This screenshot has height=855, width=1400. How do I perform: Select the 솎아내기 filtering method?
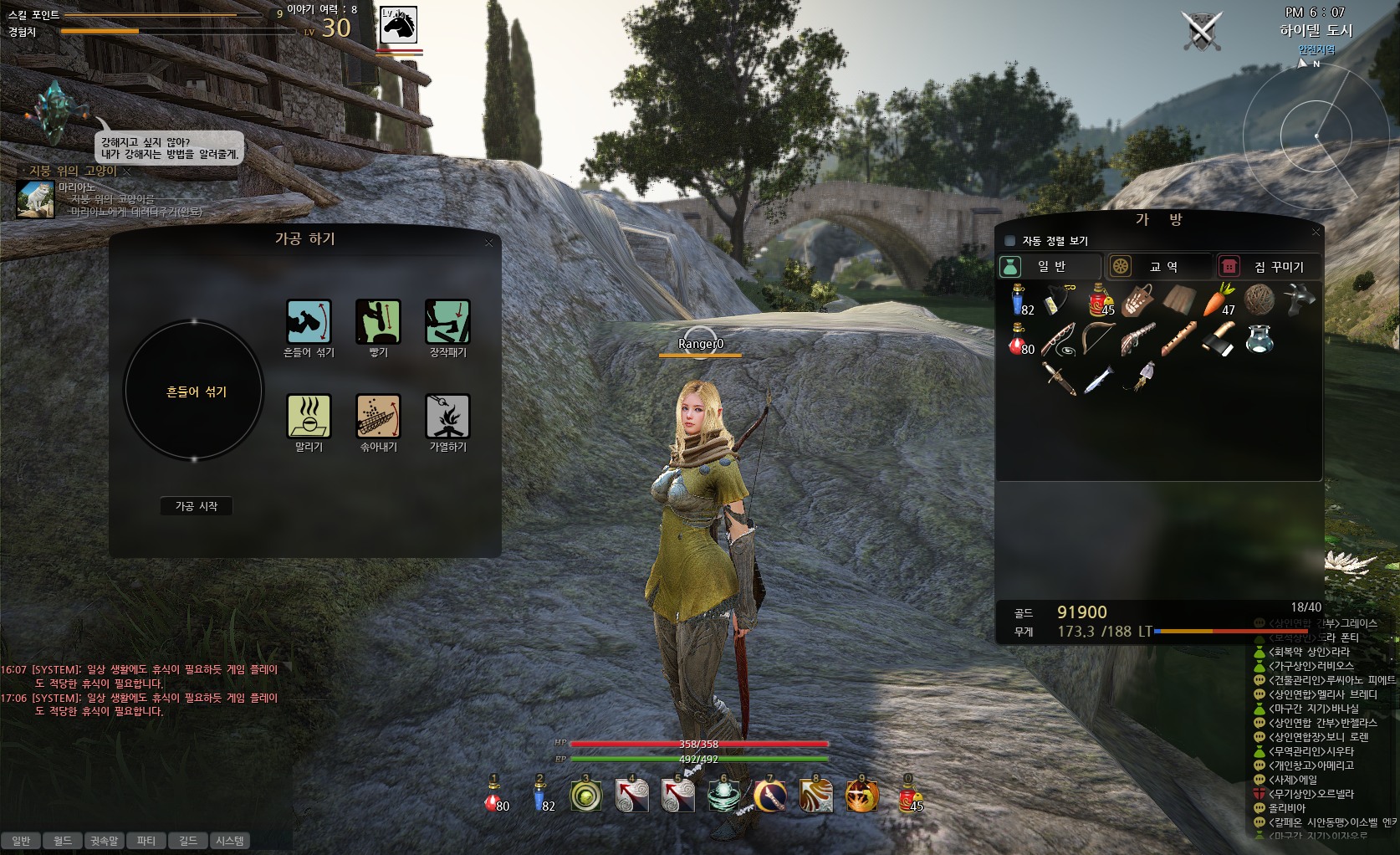coord(378,417)
